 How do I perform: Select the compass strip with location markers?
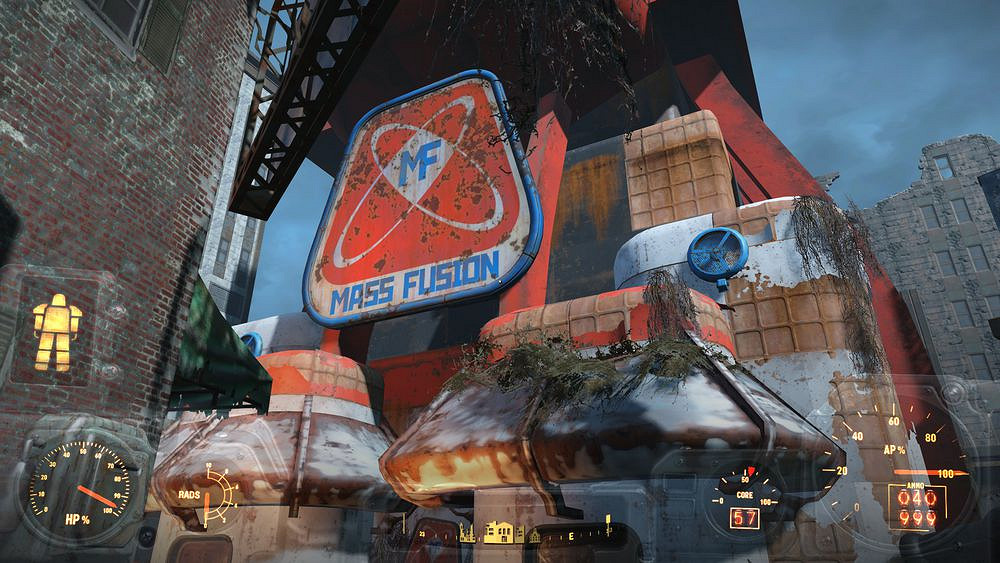click(530, 534)
